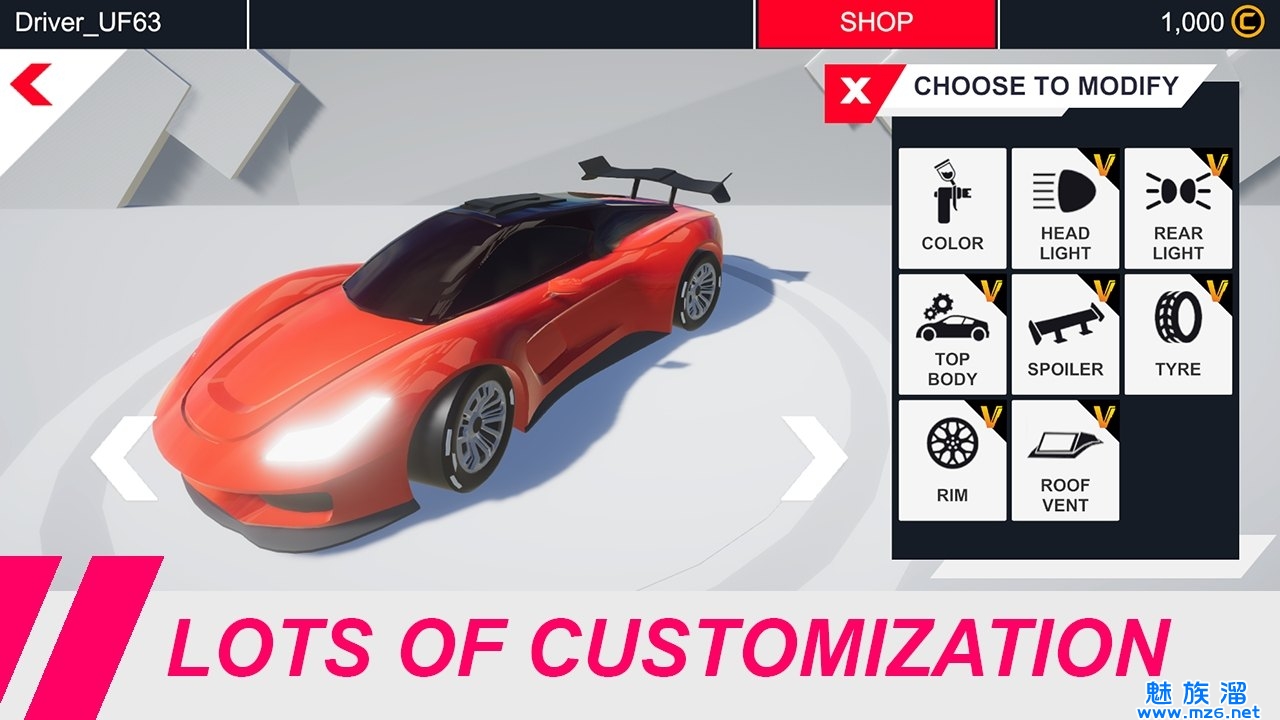
Task: Go back with the red arrow
Action: point(31,85)
